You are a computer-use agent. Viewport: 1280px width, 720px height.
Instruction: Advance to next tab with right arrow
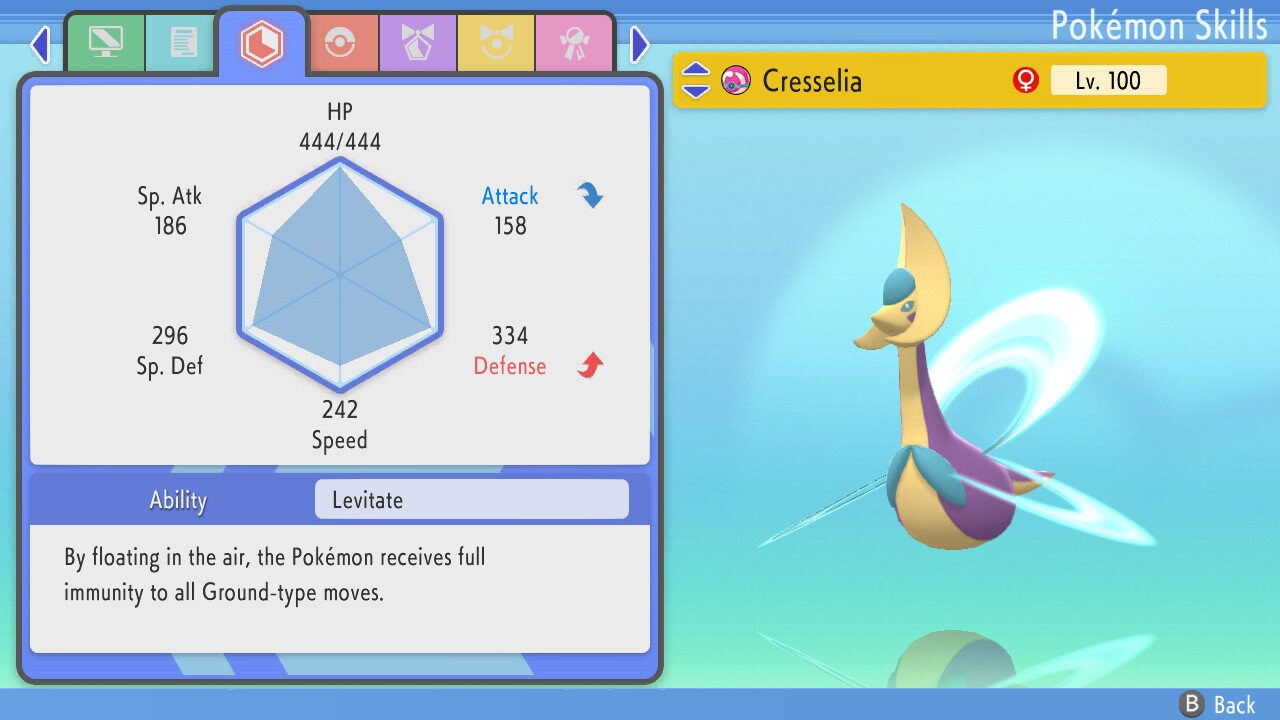[640, 44]
